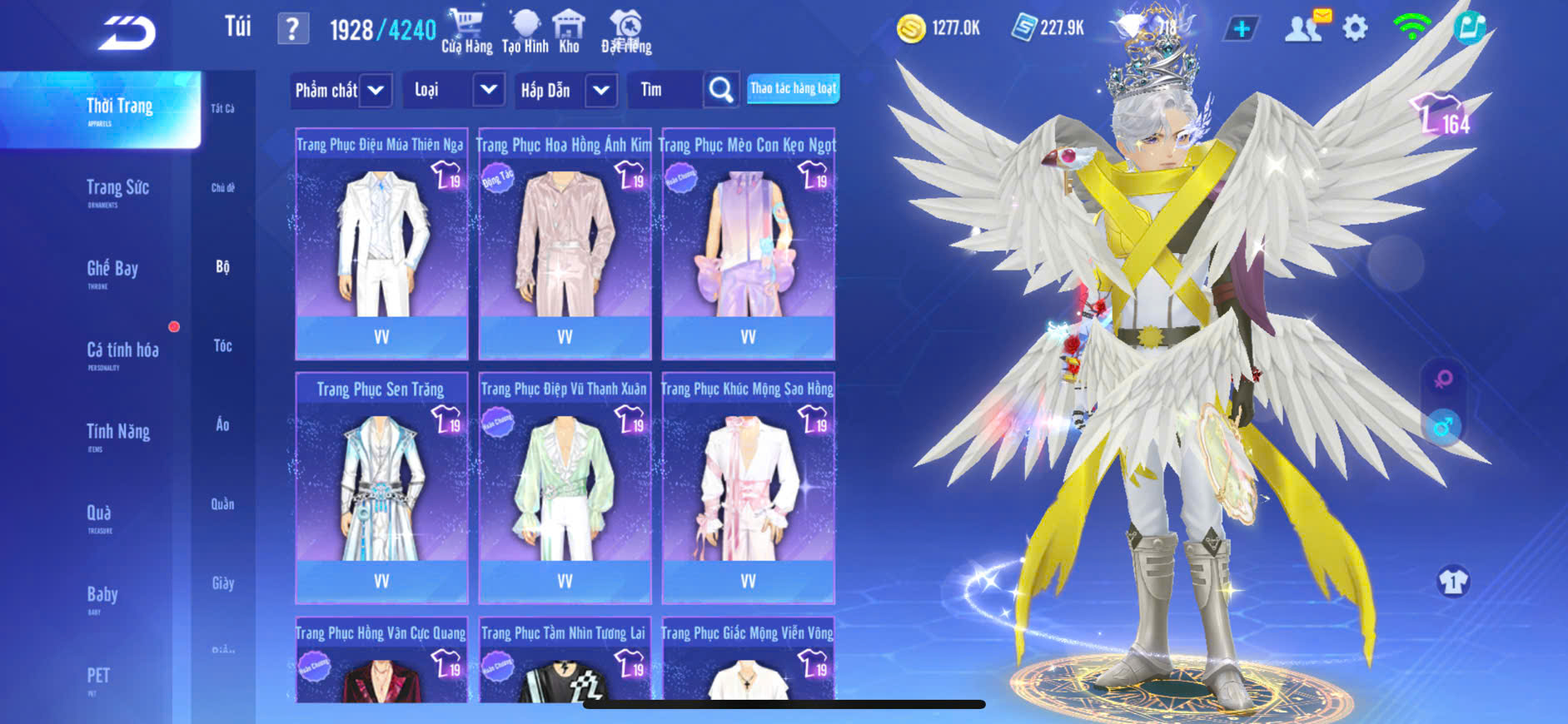Click the blue plus add-currency button
1568x724 pixels.
(1241, 29)
